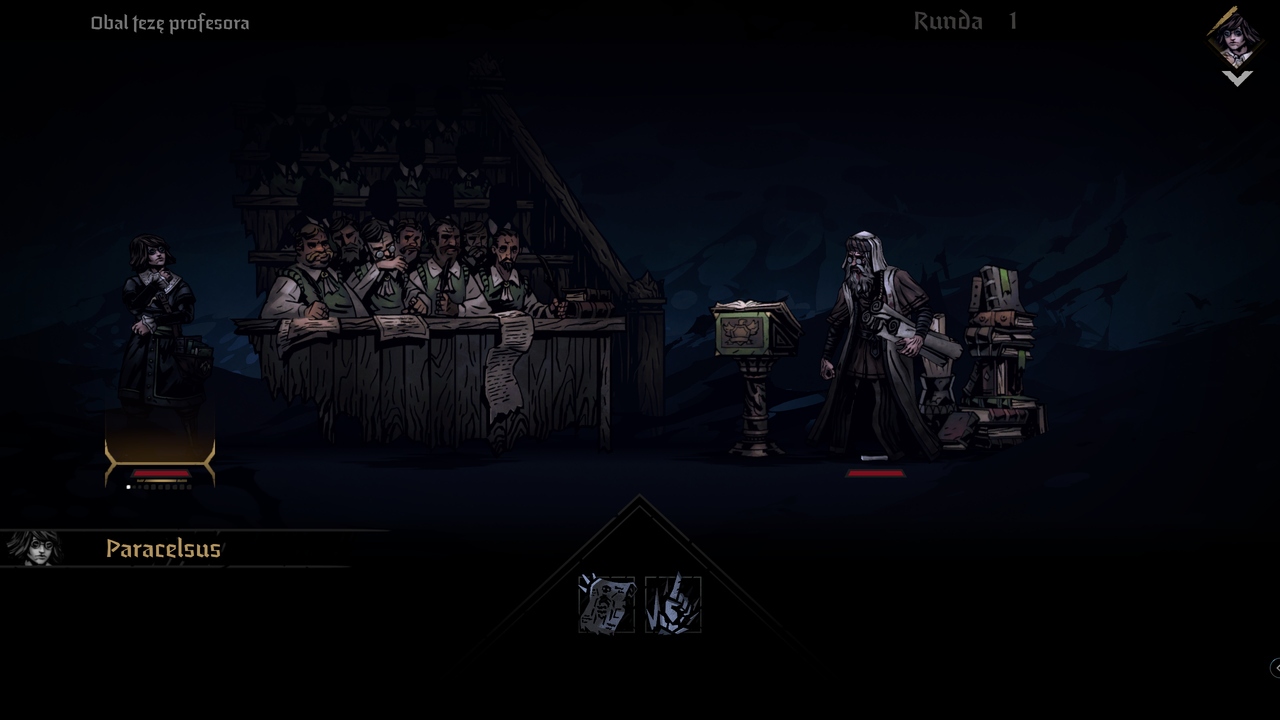Click the 'Obal tezę profesora' objective text

coord(169,22)
